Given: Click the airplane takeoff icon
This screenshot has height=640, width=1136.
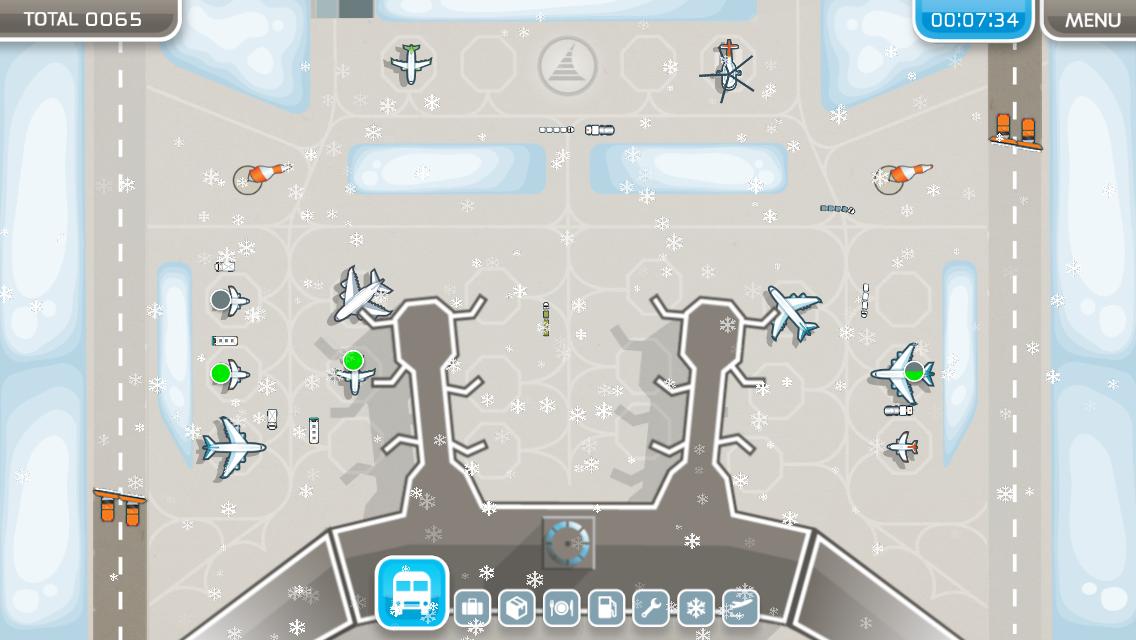Looking at the screenshot, I should tap(740, 607).
